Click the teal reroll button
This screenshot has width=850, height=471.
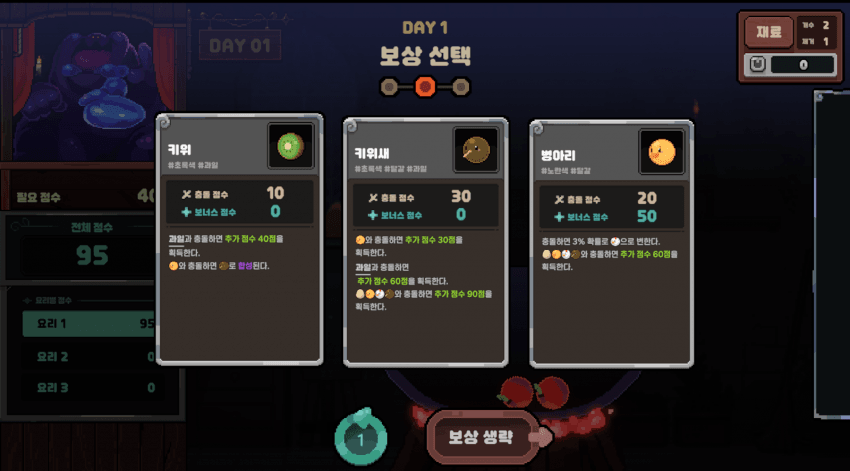pos(362,438)
